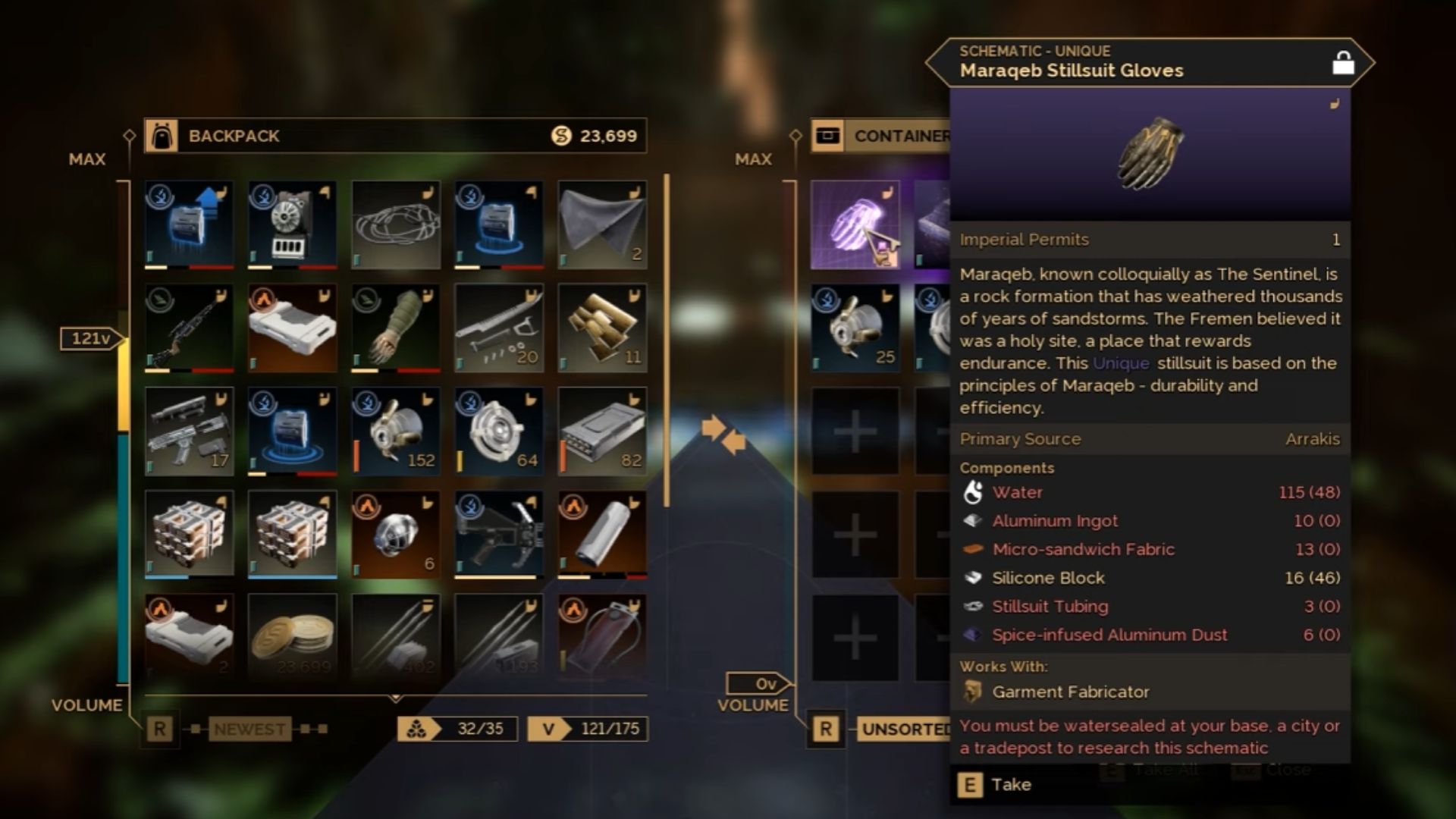Screen dimensions: 1456x819
Task: Click the container item stack of 25
Action: (855, 328)
